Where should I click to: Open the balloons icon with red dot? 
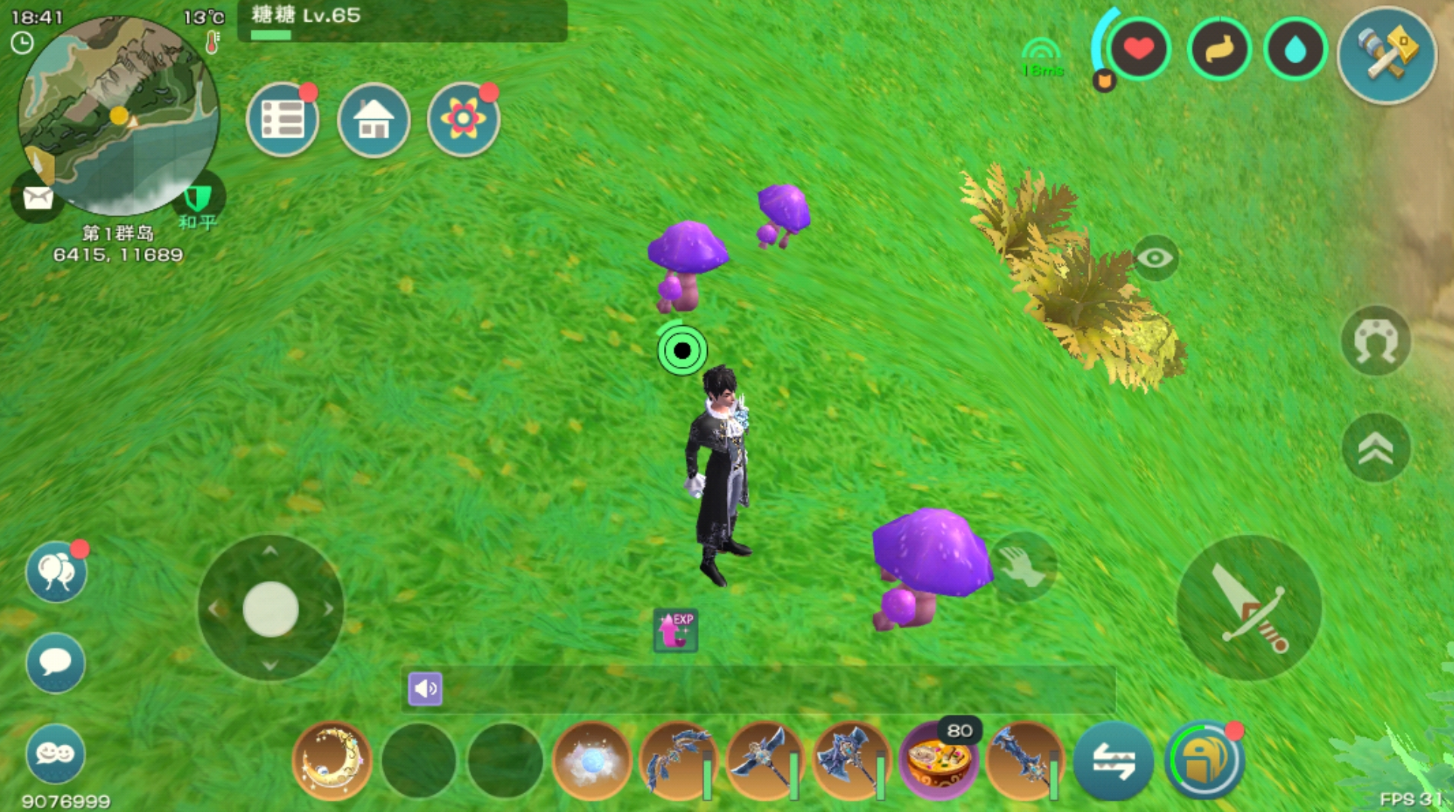click(56, 572)
